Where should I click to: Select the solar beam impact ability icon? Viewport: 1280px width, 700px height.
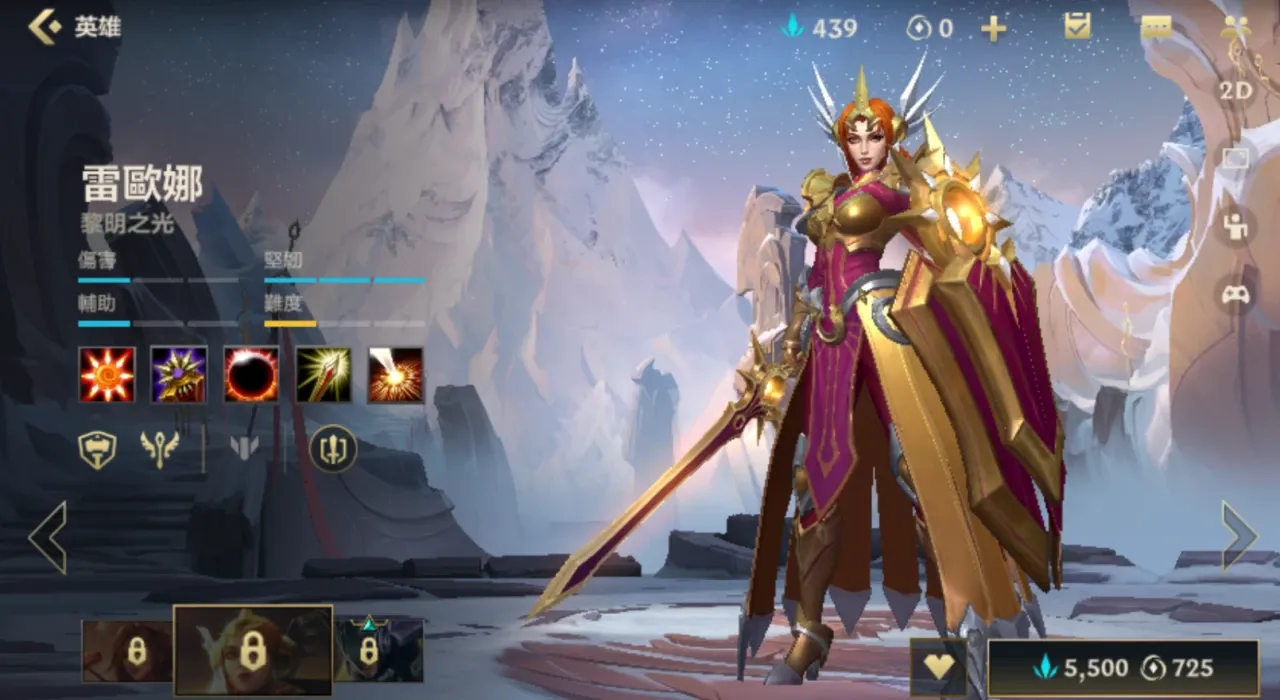(x=395, y=375)
